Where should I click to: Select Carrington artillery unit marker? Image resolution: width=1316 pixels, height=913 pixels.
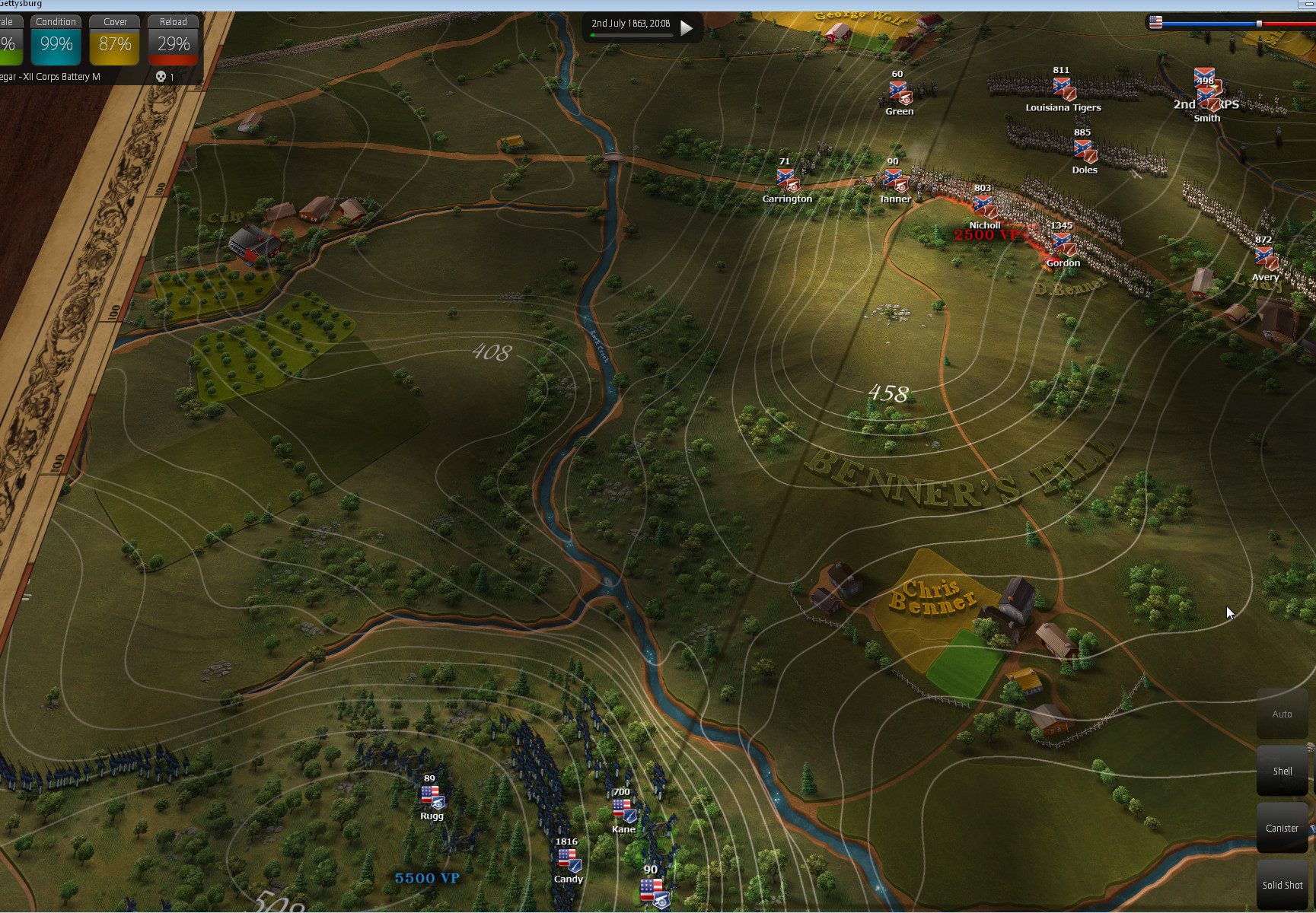coord(787,180)
